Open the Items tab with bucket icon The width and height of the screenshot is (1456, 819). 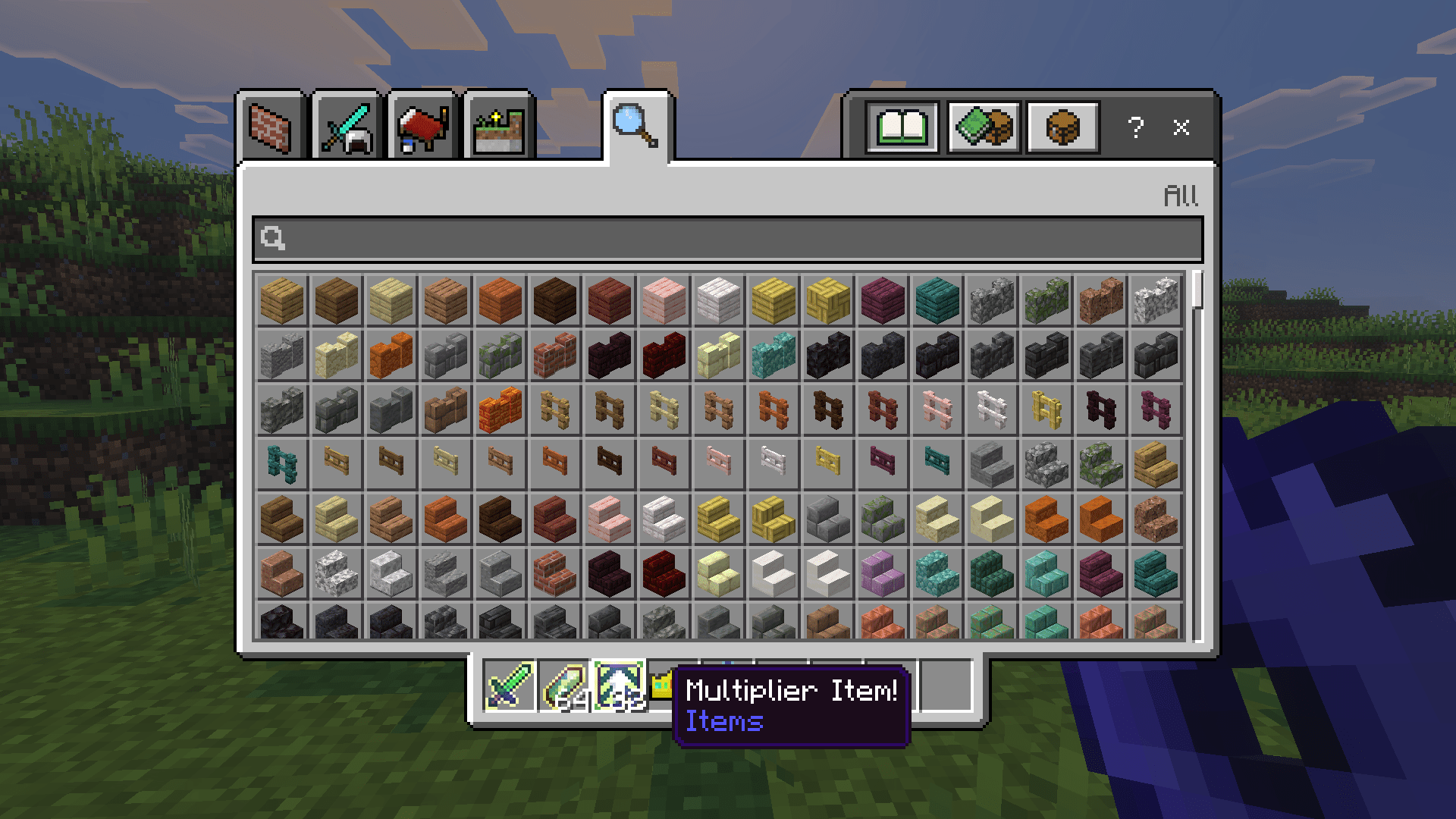pyautogui.click(x=422, y=127)
